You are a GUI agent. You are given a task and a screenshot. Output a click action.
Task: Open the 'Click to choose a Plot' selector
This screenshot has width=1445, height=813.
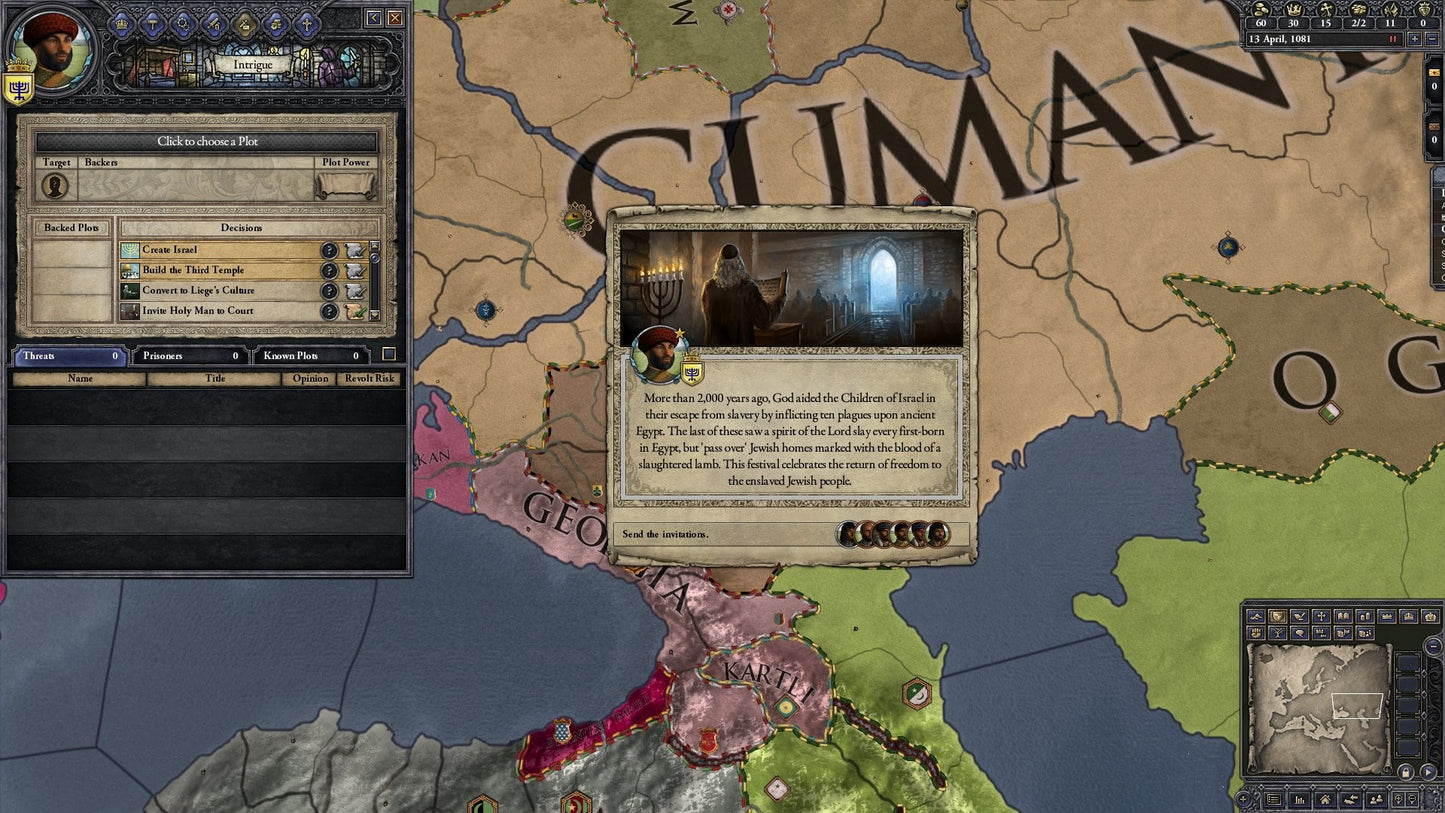[x=207, y=141]
